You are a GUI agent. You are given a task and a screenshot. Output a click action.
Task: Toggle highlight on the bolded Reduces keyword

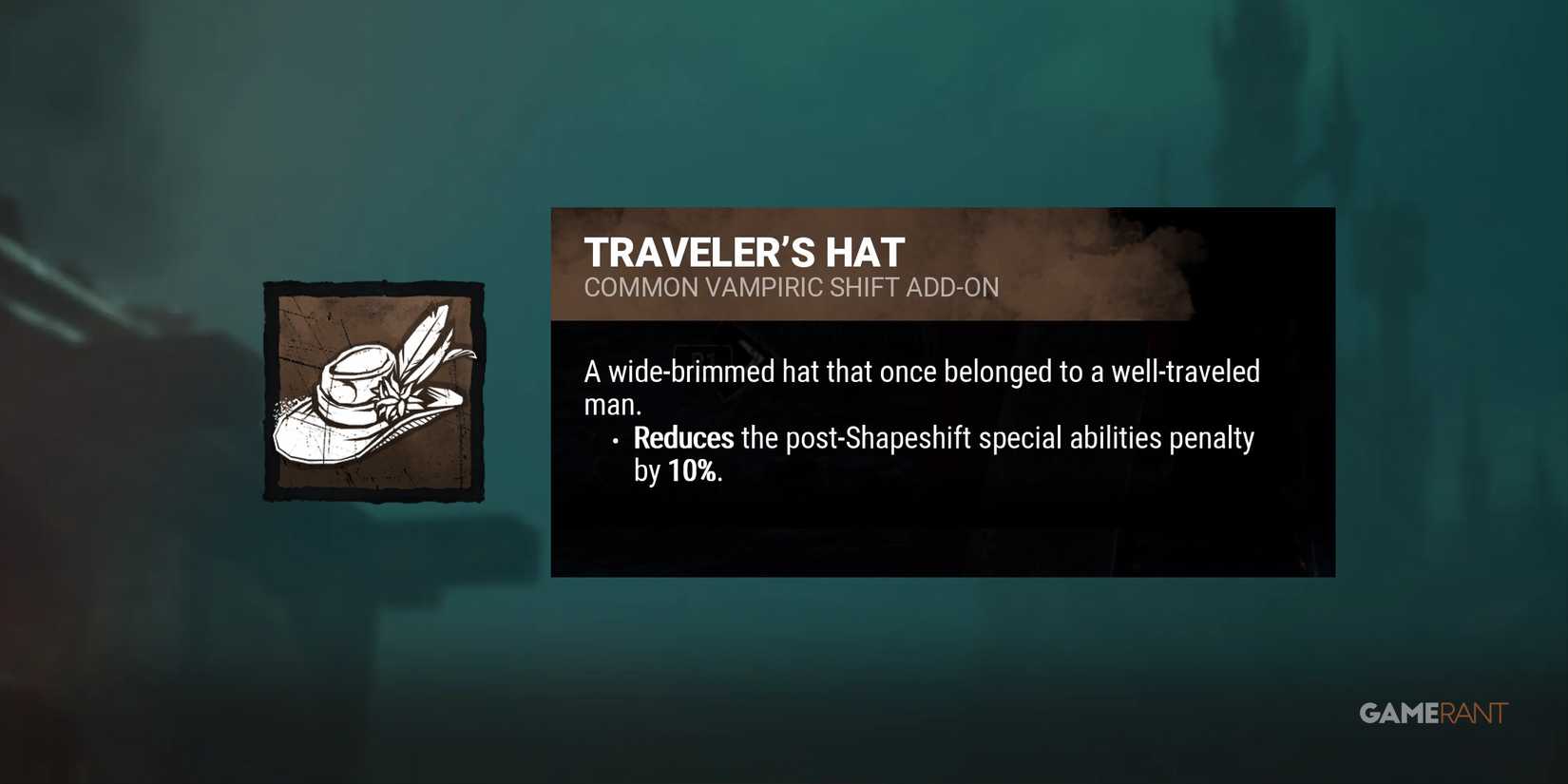click(x=682, y=437)
